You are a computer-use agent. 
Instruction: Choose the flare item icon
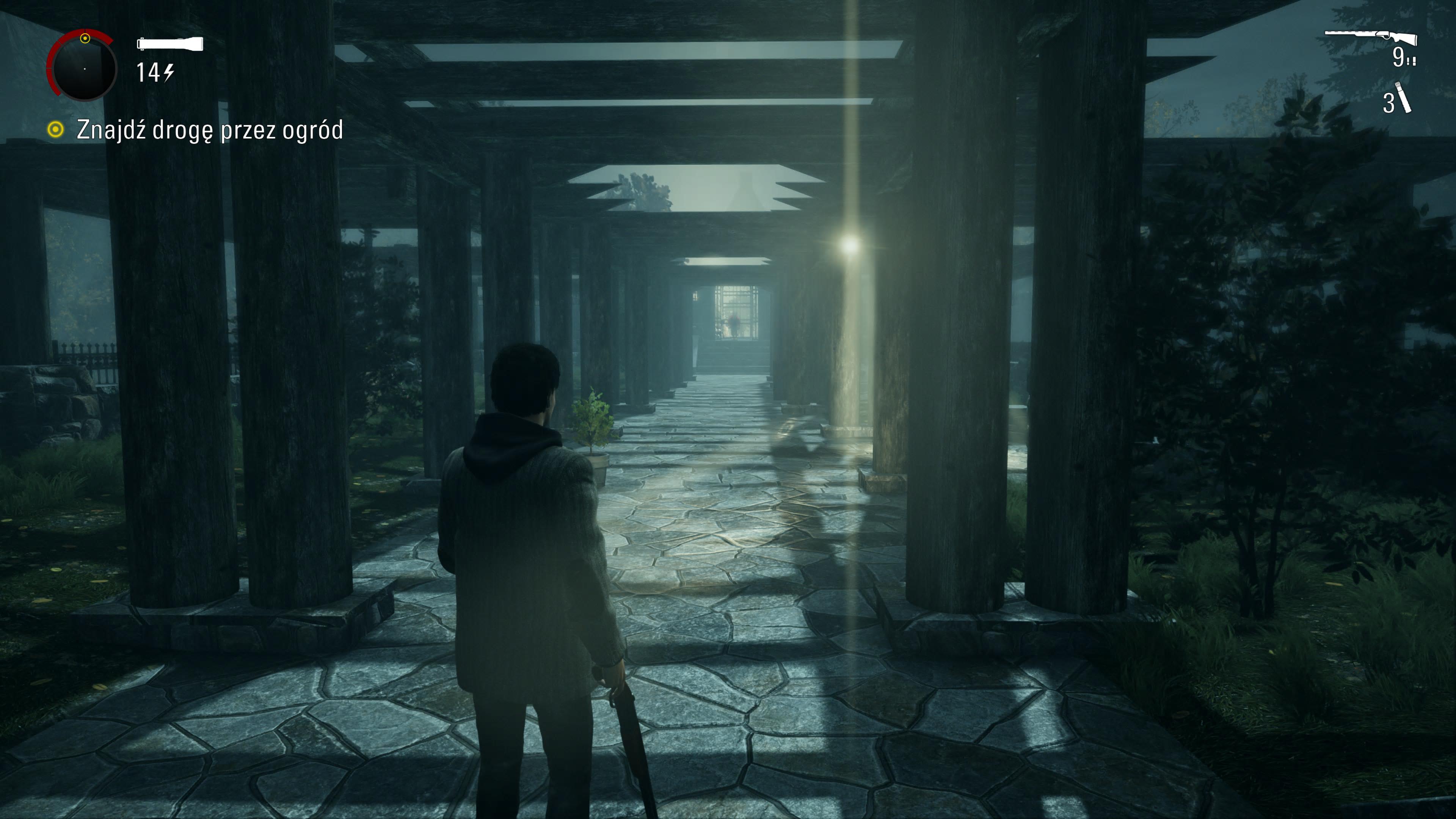pos(1403,98)
